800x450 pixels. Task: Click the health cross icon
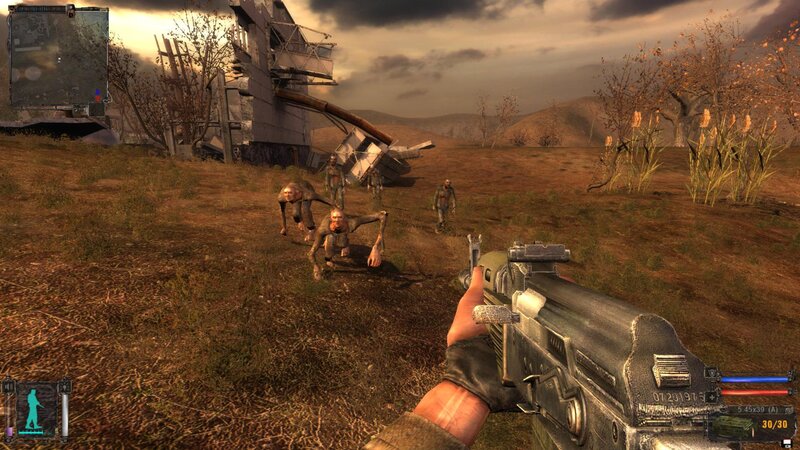point(711,396)
